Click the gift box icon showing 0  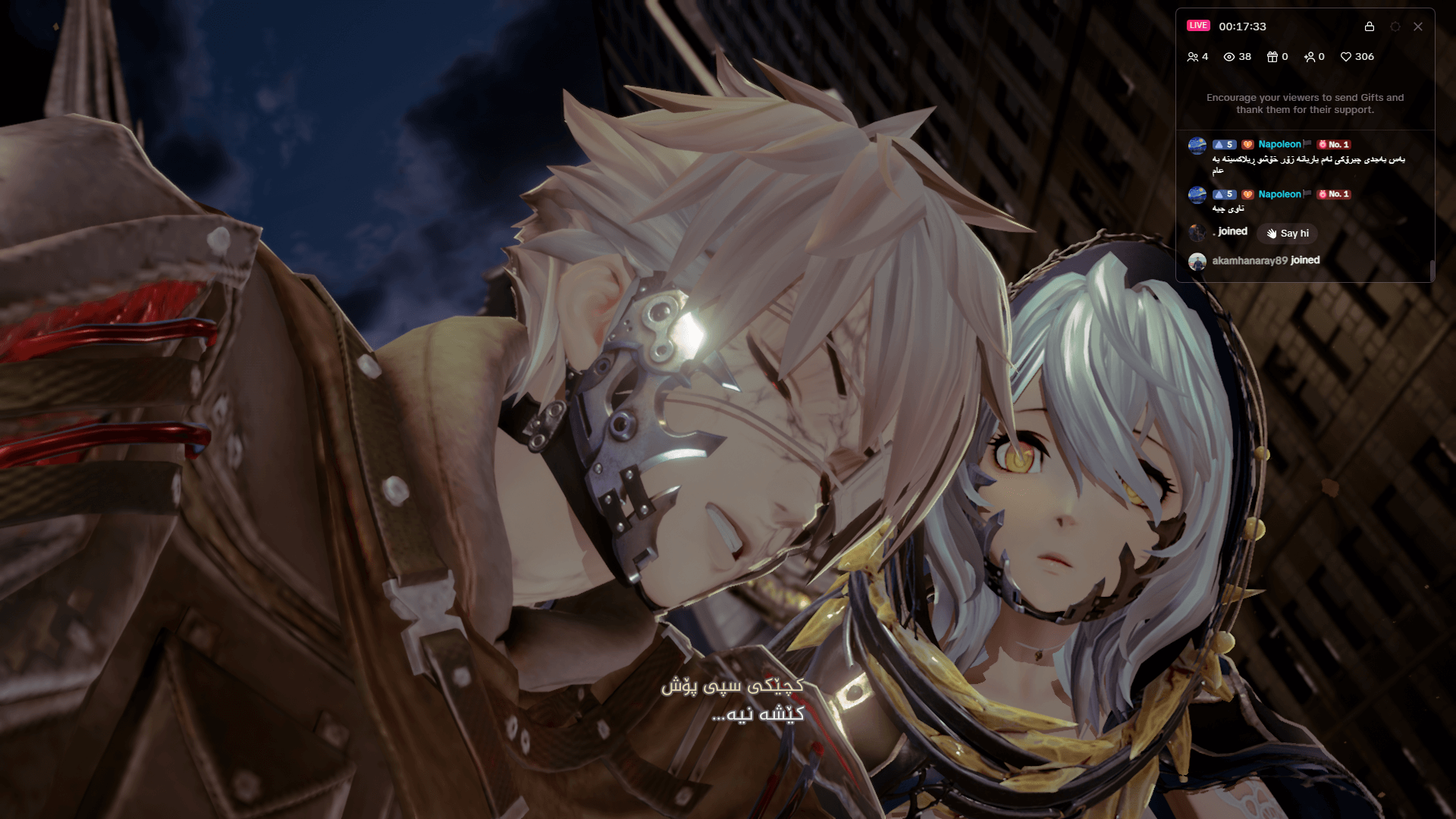tap(1273, 57)
